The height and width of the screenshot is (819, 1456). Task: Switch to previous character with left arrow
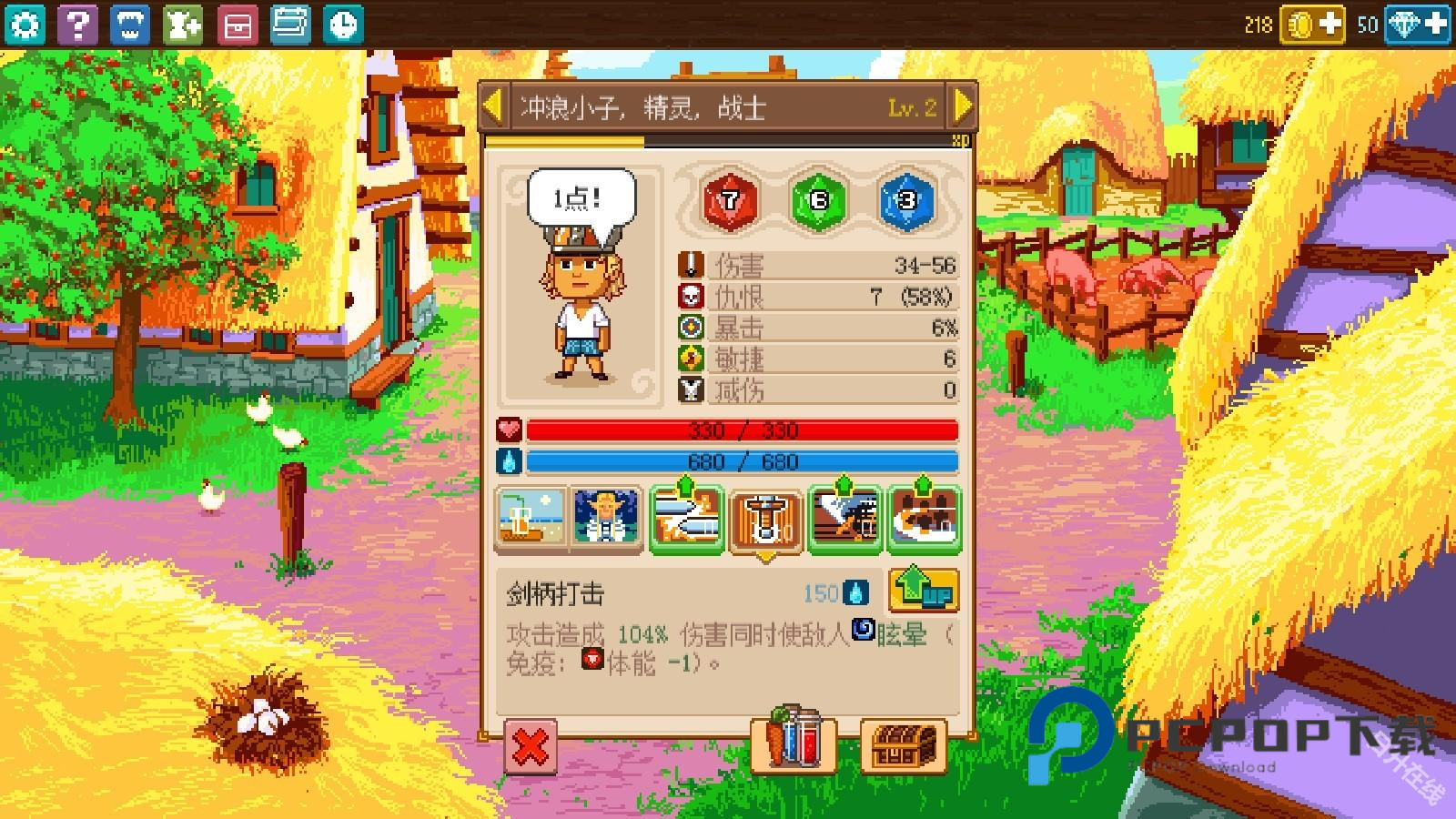(491, 106)
